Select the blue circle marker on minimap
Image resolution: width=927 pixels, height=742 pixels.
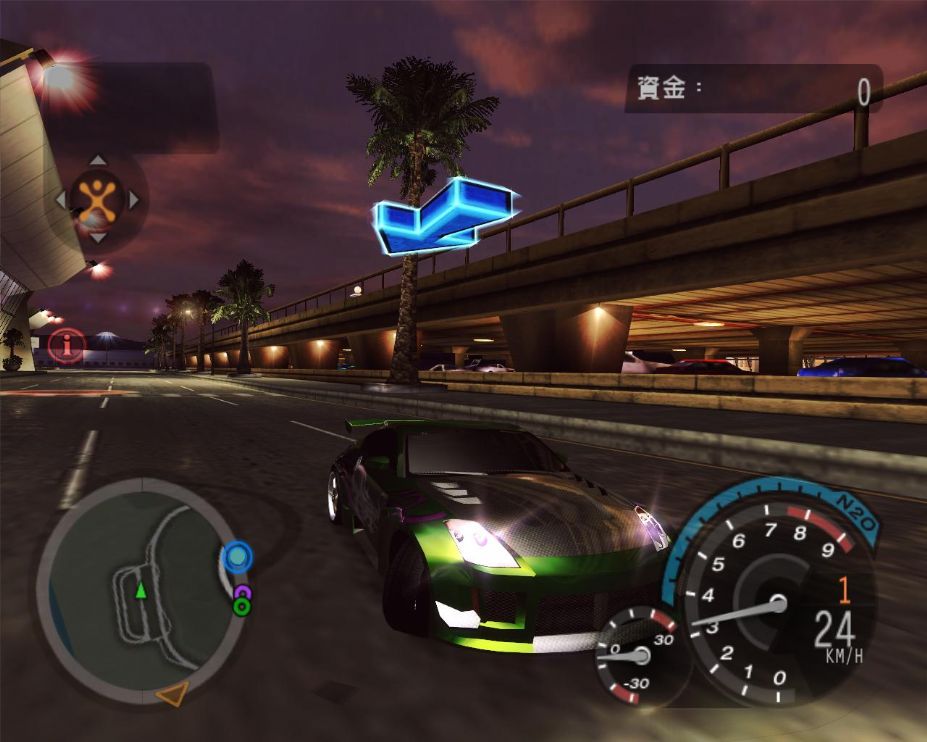[x=237, y=556]
